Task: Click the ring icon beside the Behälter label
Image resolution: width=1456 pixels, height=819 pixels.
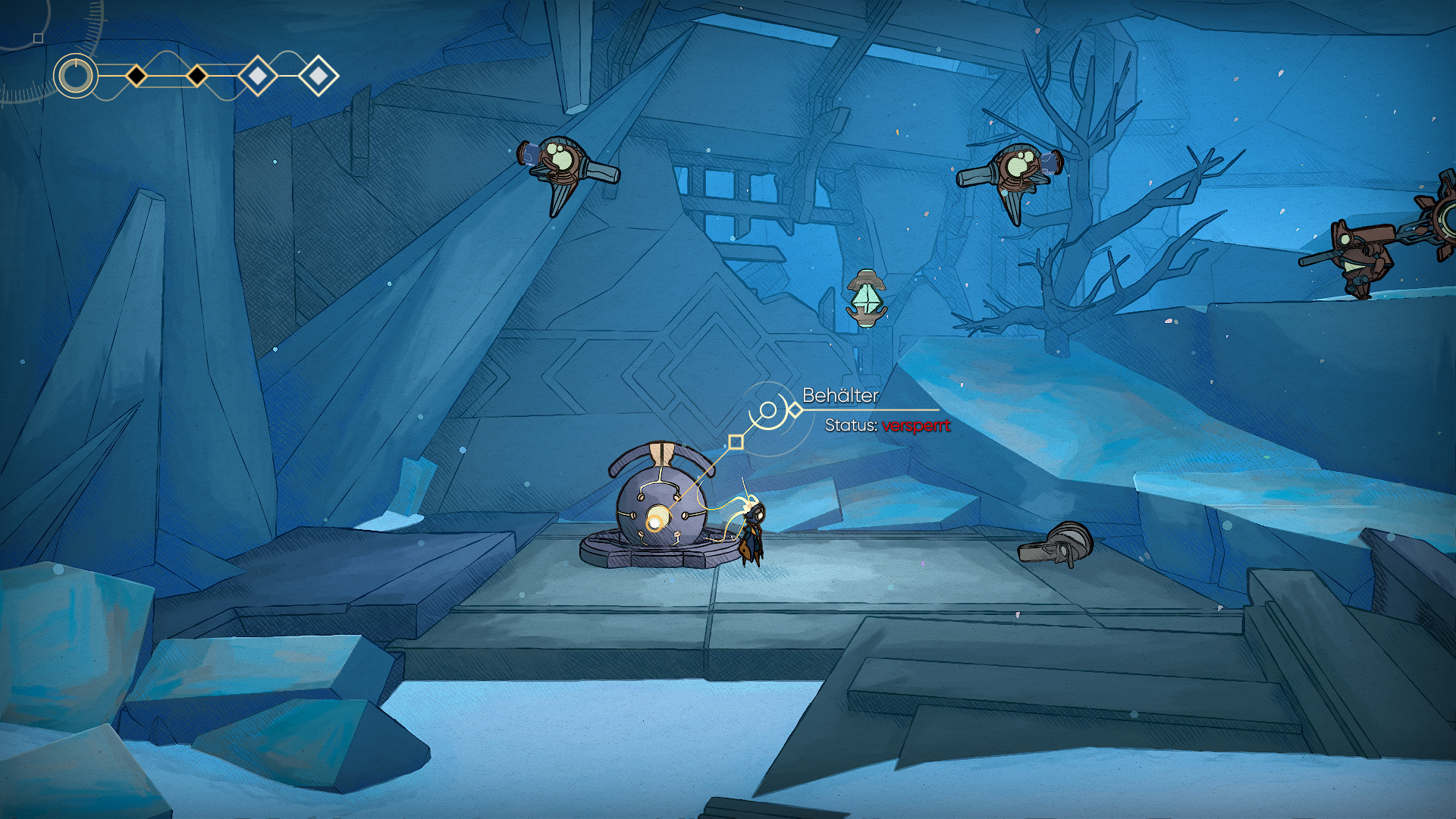Action: click(768, 411)
